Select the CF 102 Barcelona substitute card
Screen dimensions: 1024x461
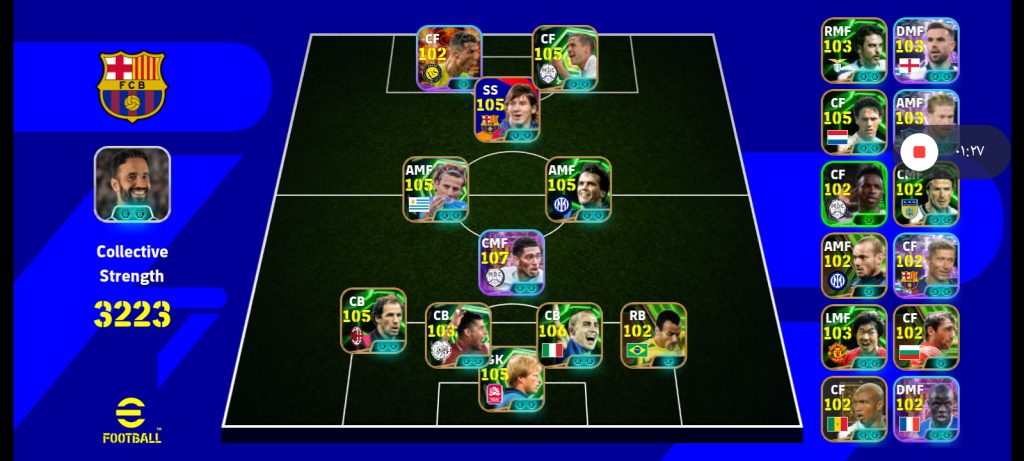(926, 266)
